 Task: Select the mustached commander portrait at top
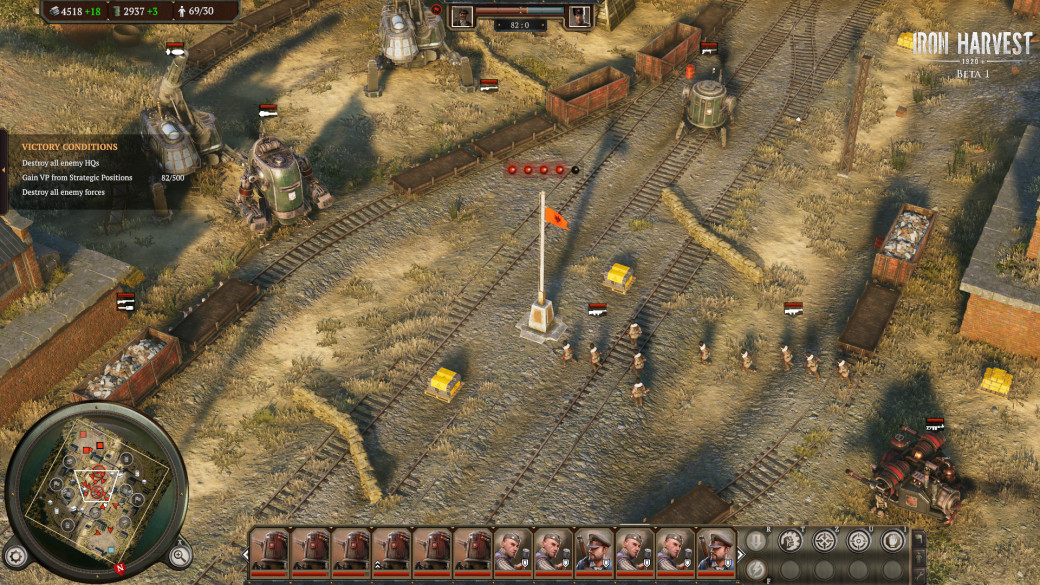[462, 15]
